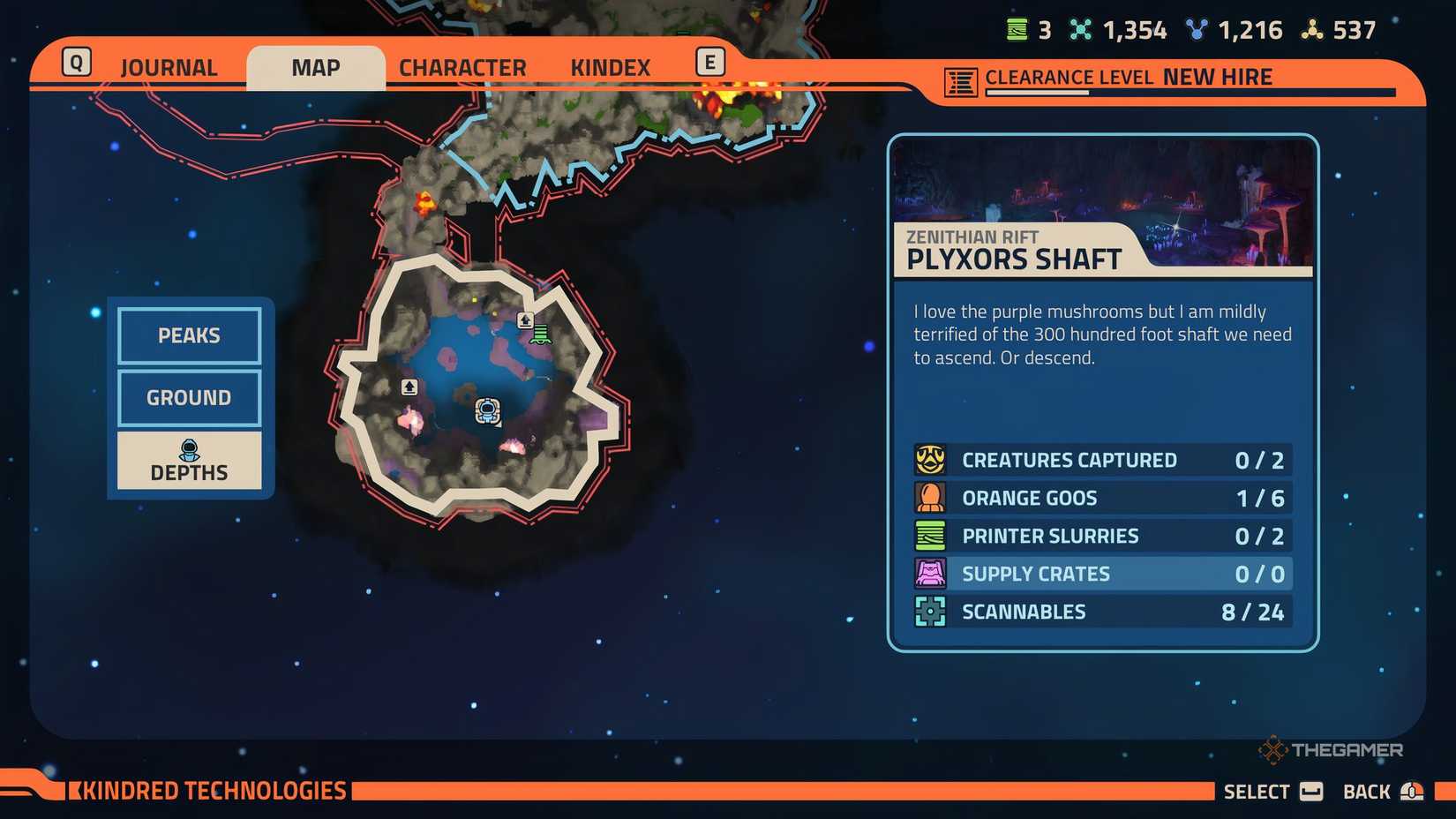This screenshot has width=1456, height=819.
Task: Switch the map view to Peaks
Action: click(x=188, y=335)
